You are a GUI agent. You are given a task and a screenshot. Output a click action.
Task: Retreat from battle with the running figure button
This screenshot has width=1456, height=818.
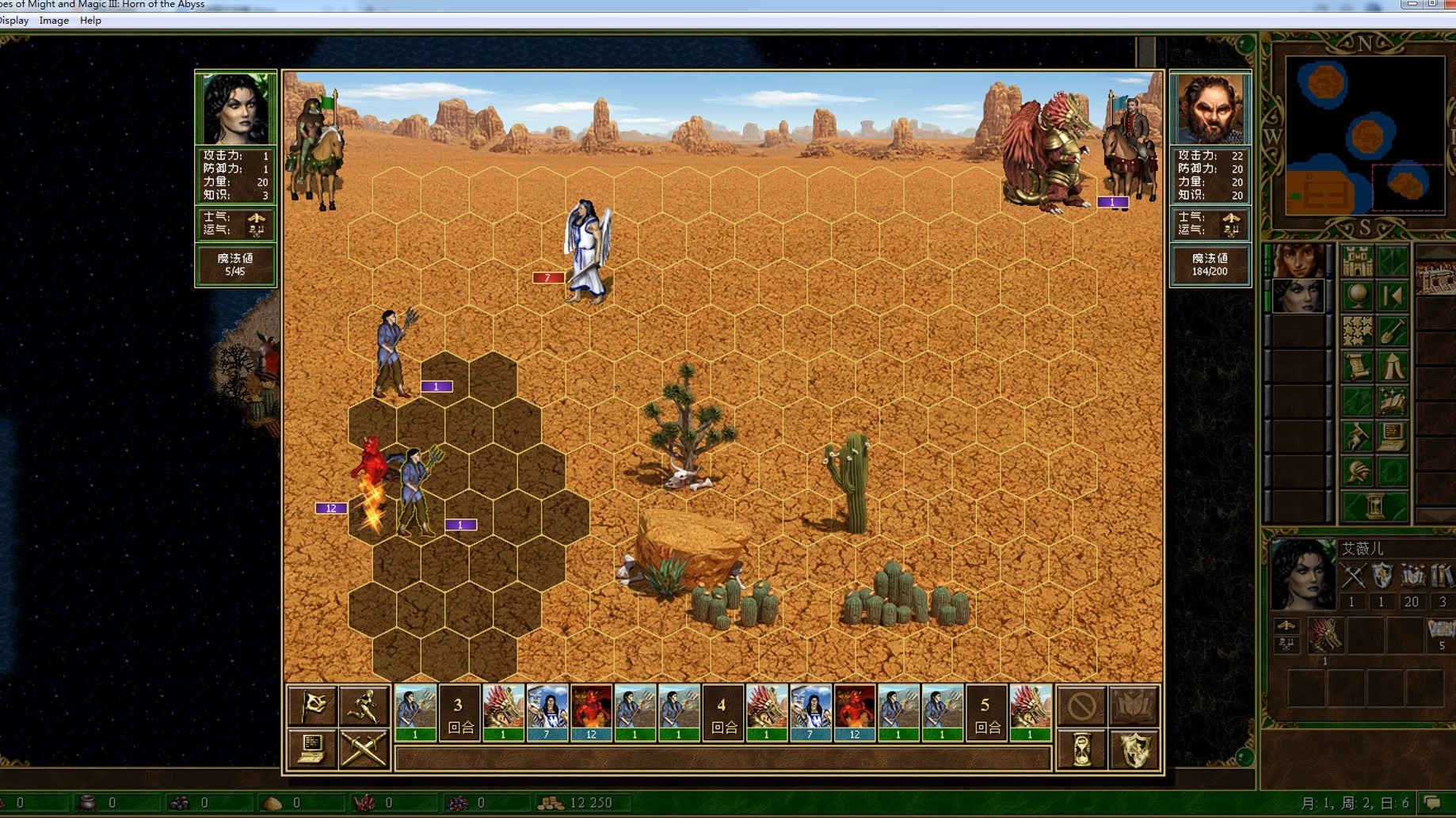point(364,705)
